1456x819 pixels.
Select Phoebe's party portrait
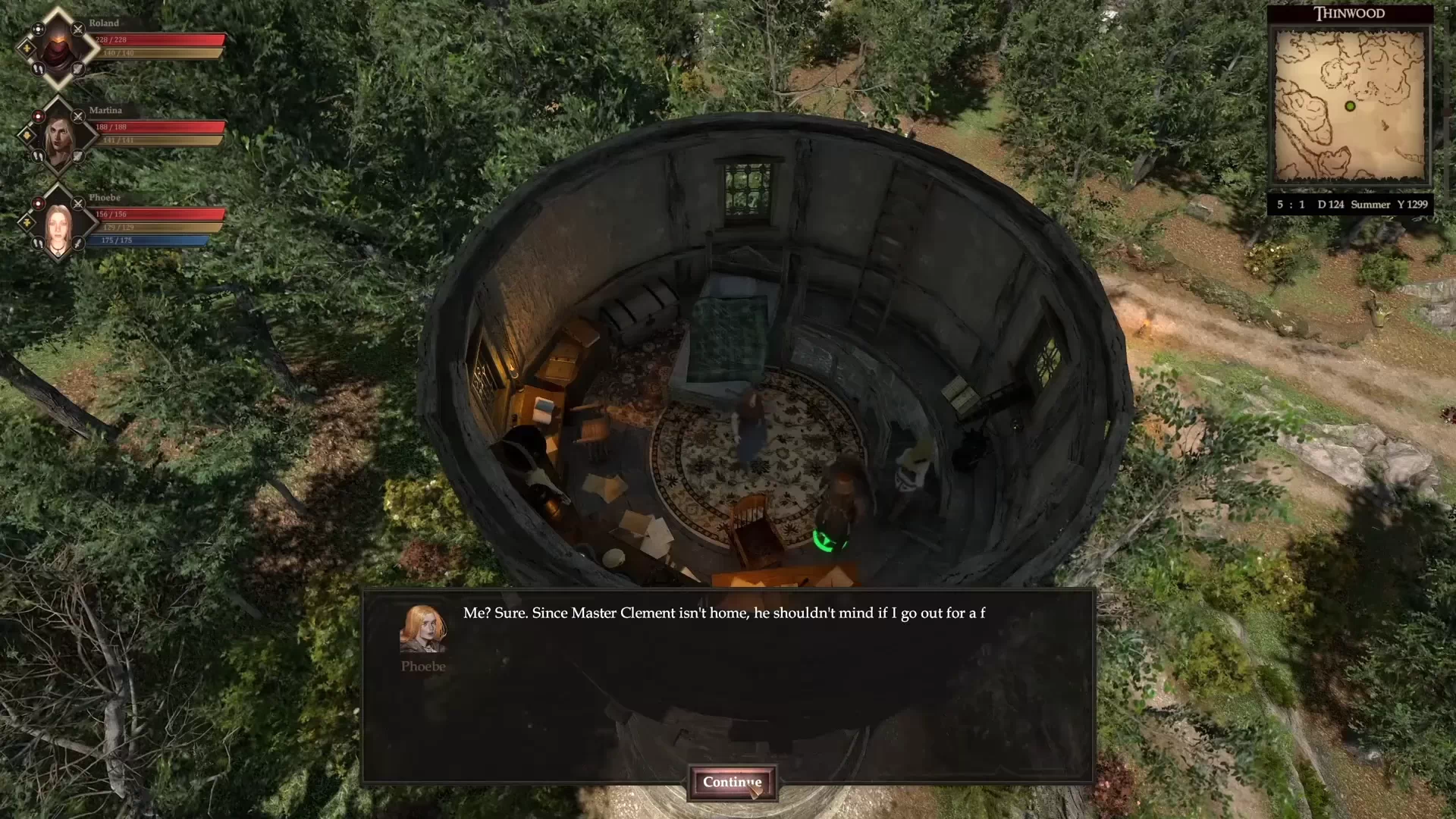coord(58,224)
